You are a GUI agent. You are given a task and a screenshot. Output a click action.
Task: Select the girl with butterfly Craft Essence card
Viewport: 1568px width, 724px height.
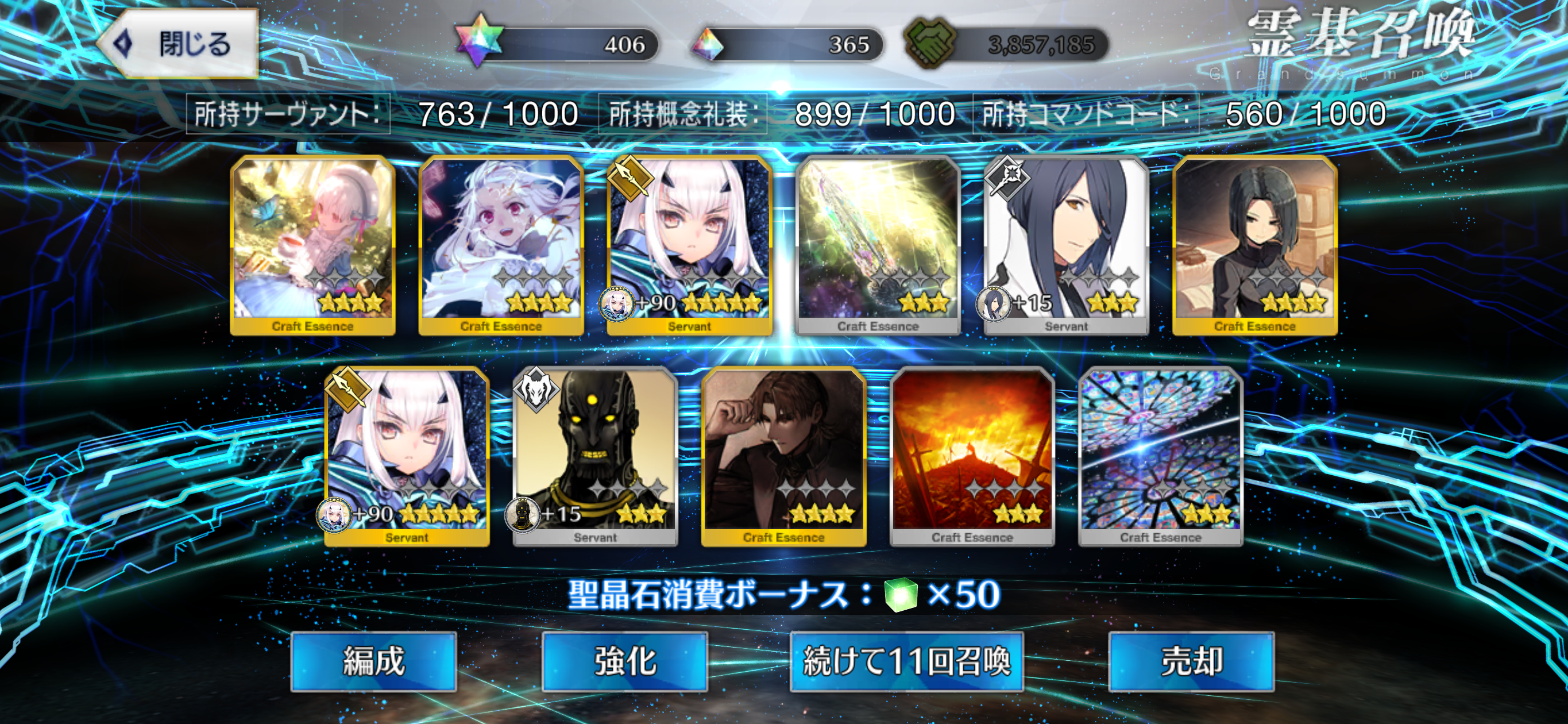tap(313, 245)
